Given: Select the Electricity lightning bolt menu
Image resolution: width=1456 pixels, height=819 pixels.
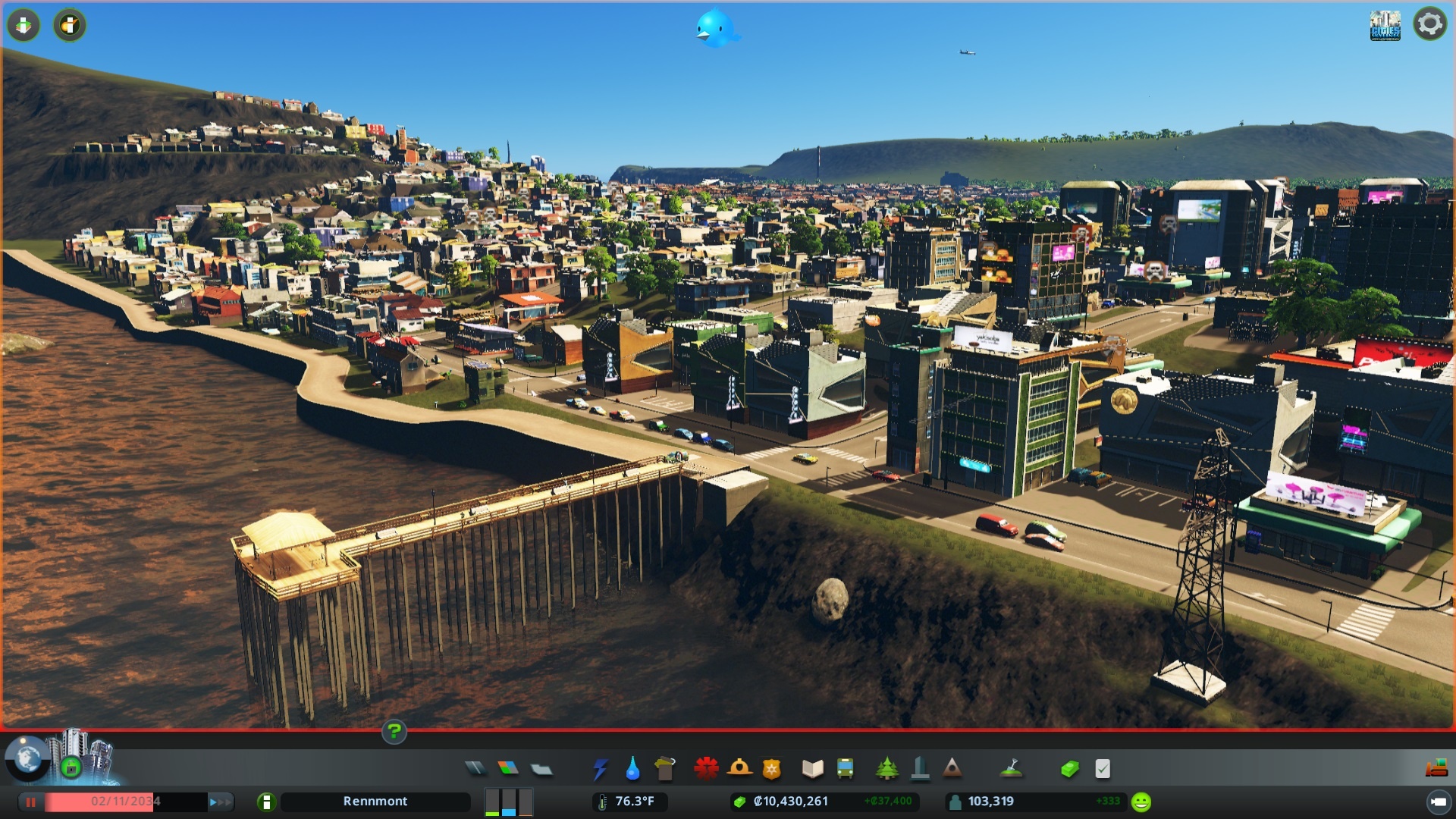Looking at the screenshot, I should click(600, 769).
